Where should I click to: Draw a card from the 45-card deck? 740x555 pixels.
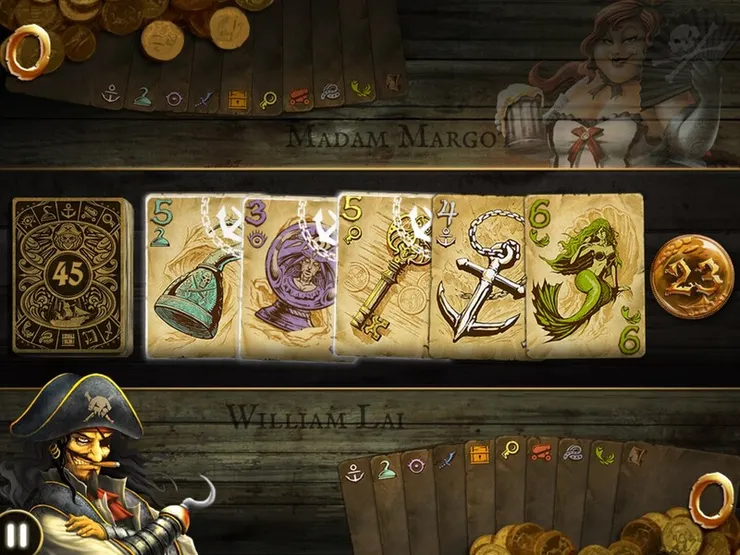tap(71, 276)
